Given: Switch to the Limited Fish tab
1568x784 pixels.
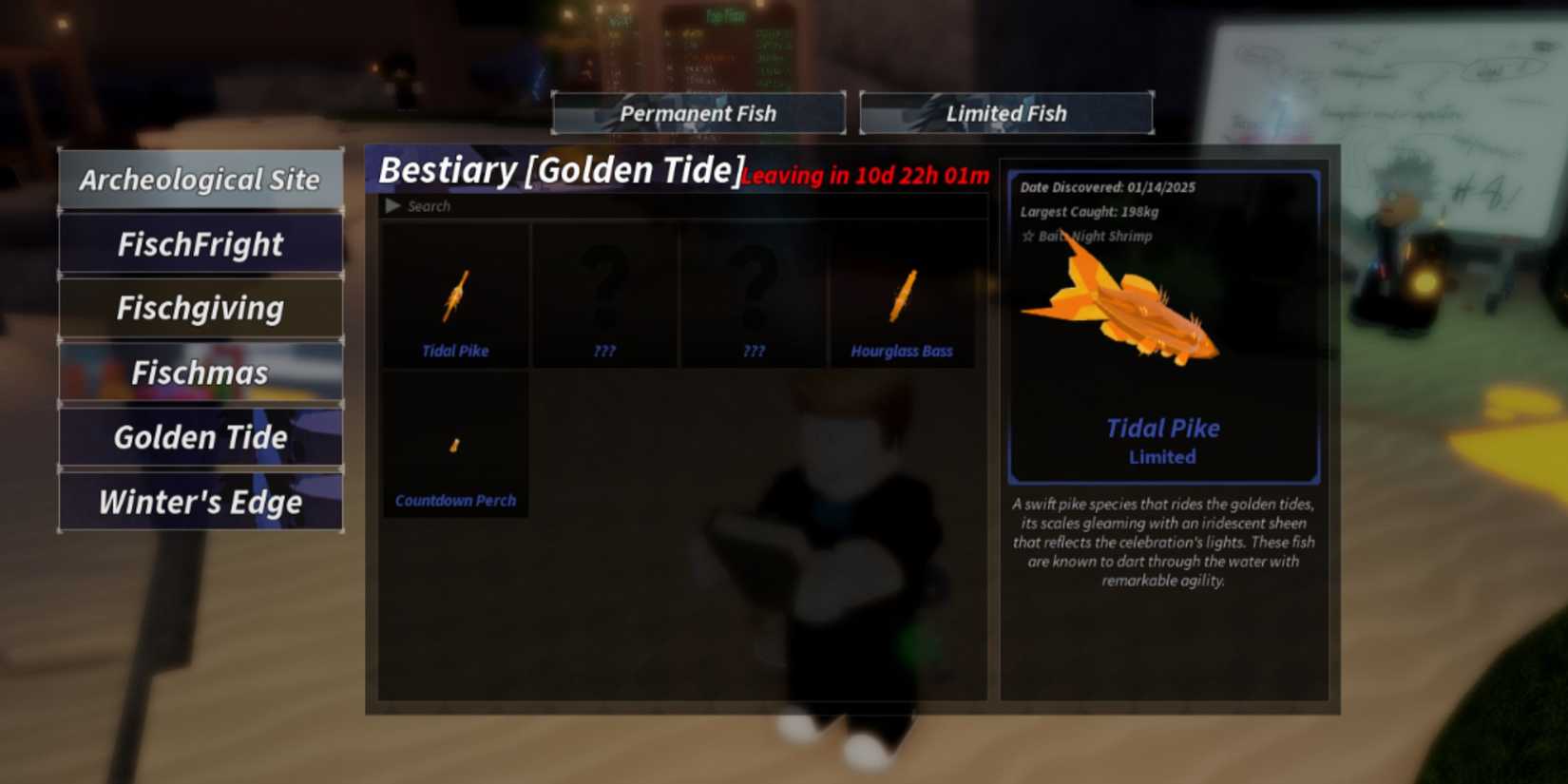Looking at the screenshot, I should [x=1006, y=113].
